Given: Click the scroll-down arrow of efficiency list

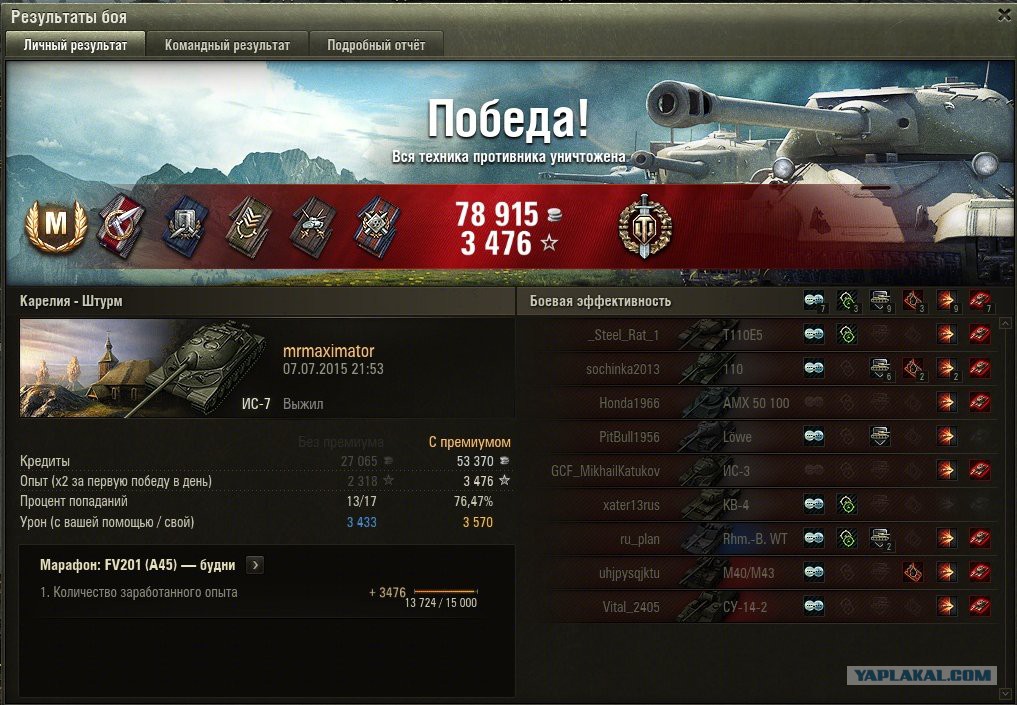Looking at the screenshot, I should pos(1005,692).
